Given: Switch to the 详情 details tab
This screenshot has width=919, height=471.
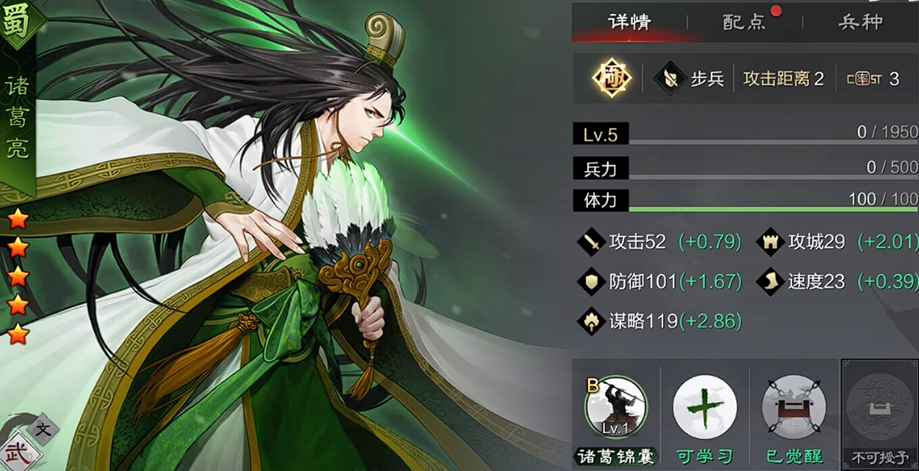Looking at the screenshot, I should point(629,21).
